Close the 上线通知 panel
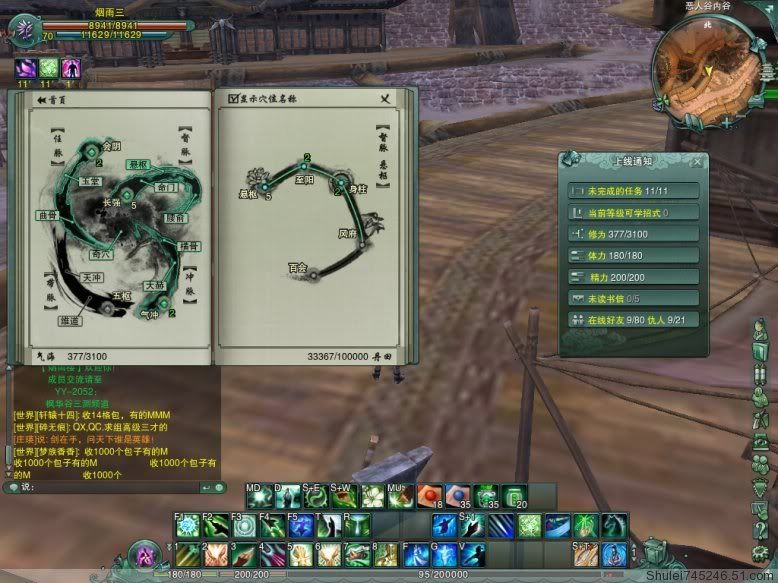 coord(697,160)
